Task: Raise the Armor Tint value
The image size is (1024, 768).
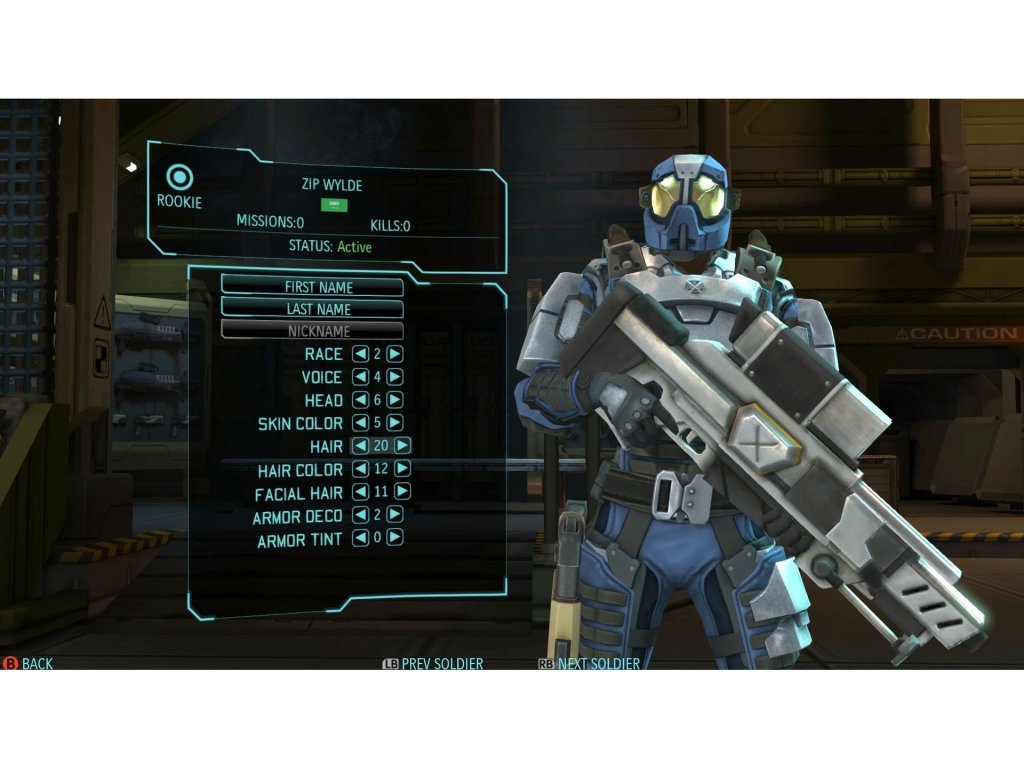Action: click(x=395, y=538)
